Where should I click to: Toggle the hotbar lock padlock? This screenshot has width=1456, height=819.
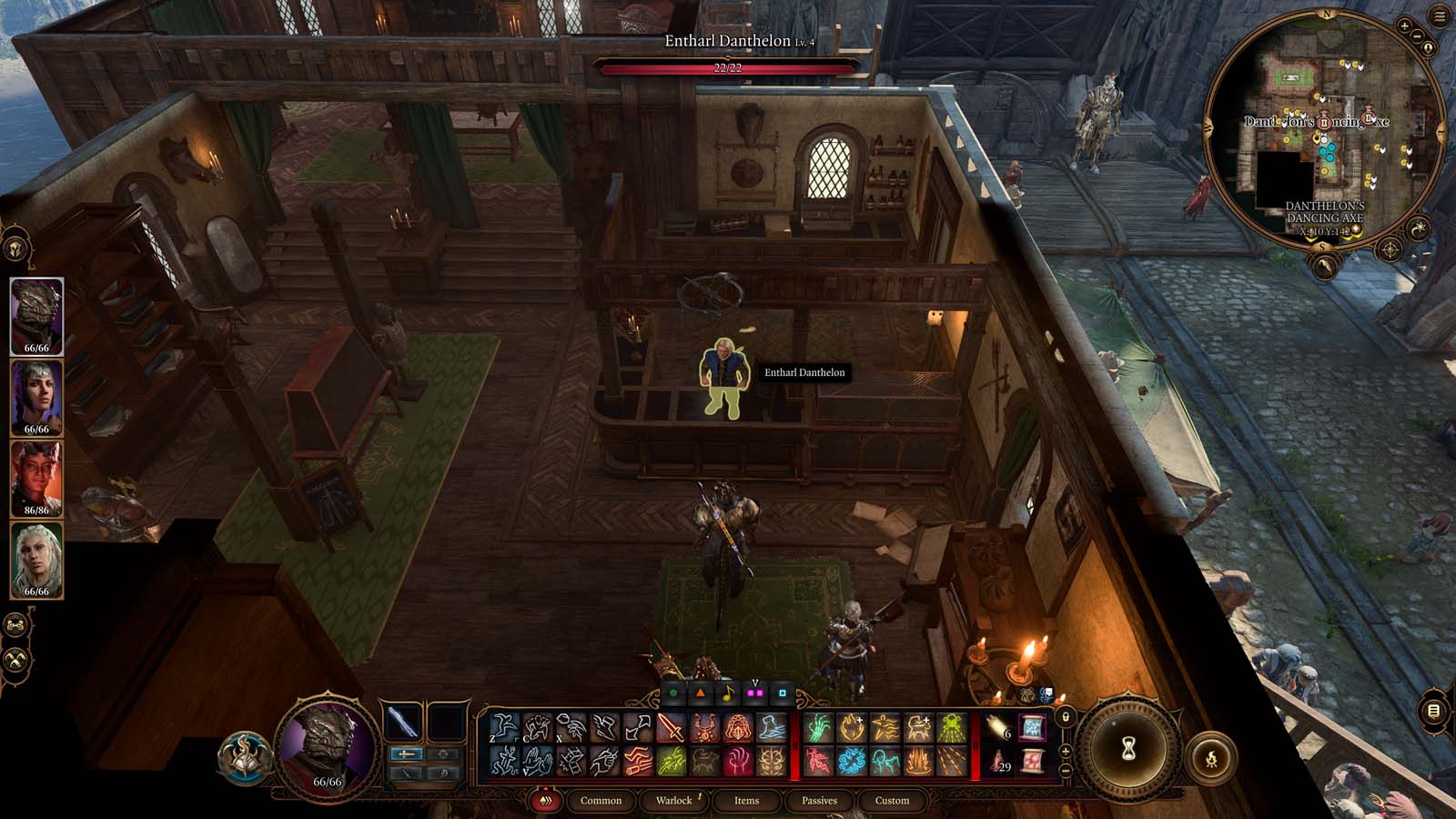point(1066,717)
